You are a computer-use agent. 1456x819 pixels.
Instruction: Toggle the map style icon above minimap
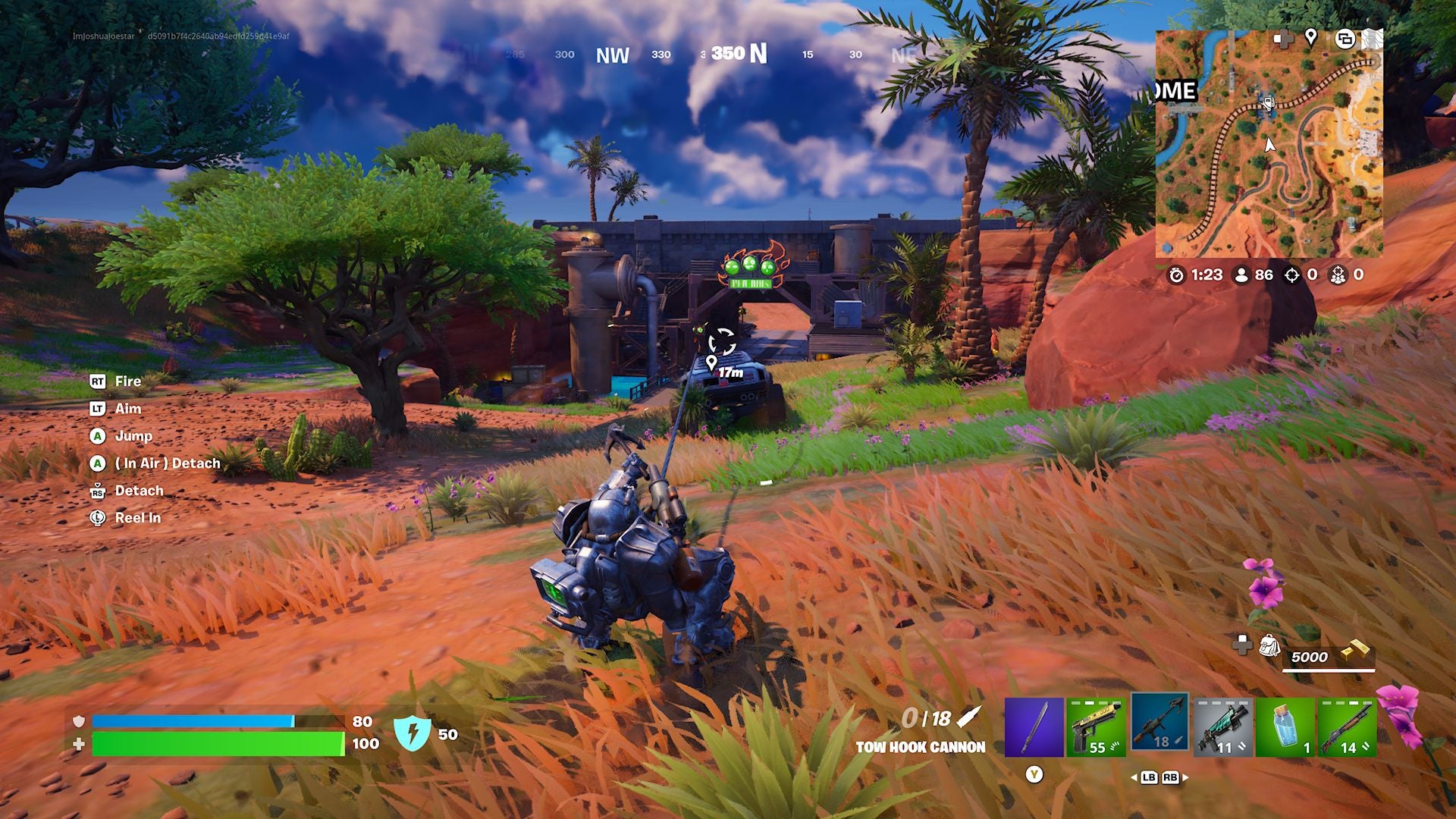pos(1346,39)
